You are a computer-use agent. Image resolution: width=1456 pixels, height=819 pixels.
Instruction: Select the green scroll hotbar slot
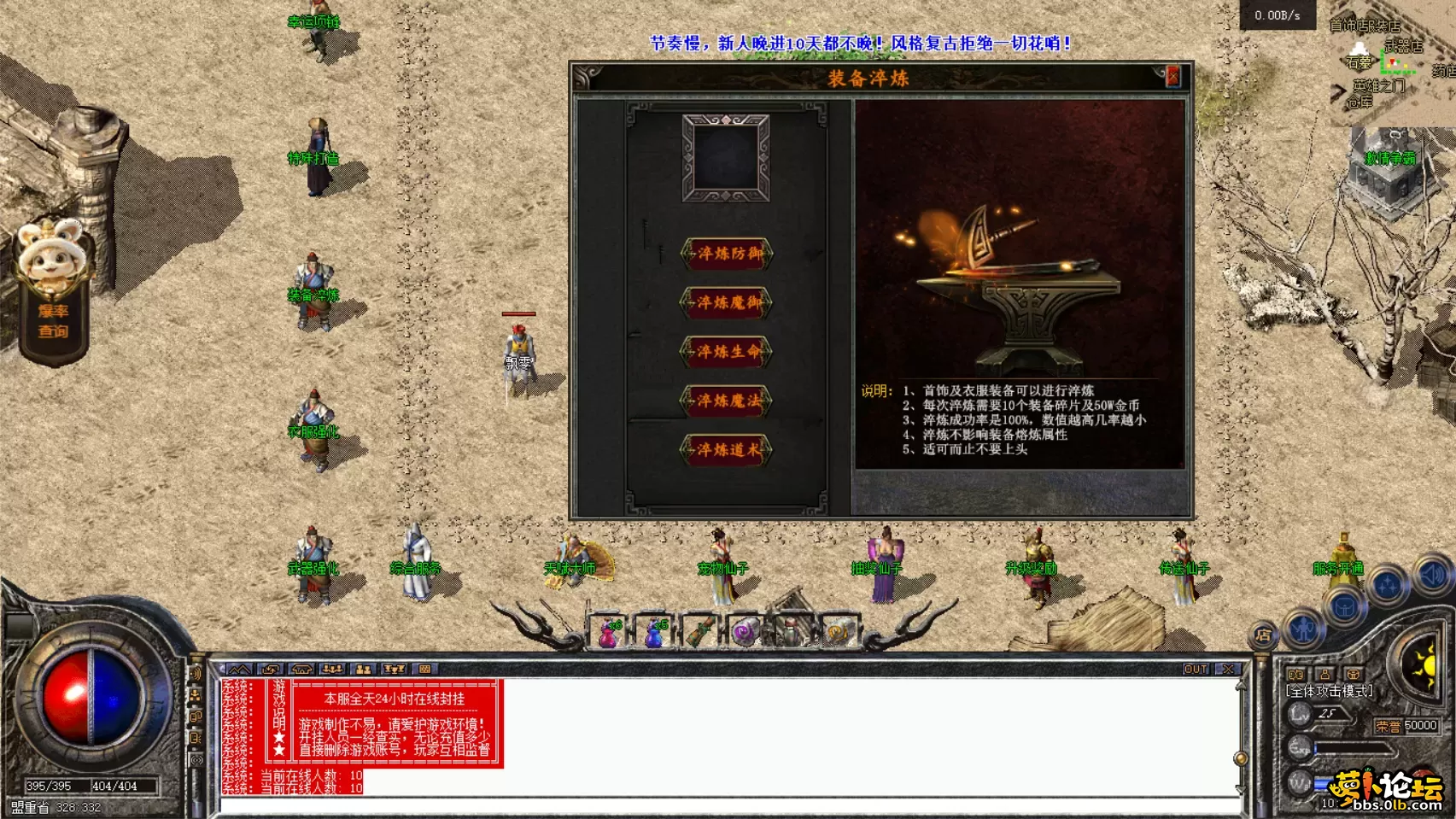tap(700, 634)
